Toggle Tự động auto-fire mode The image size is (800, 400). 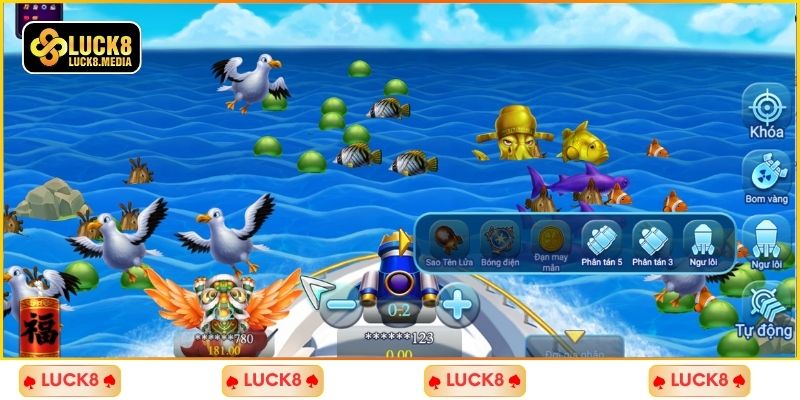pyautogui.click(x=767, y=305)
